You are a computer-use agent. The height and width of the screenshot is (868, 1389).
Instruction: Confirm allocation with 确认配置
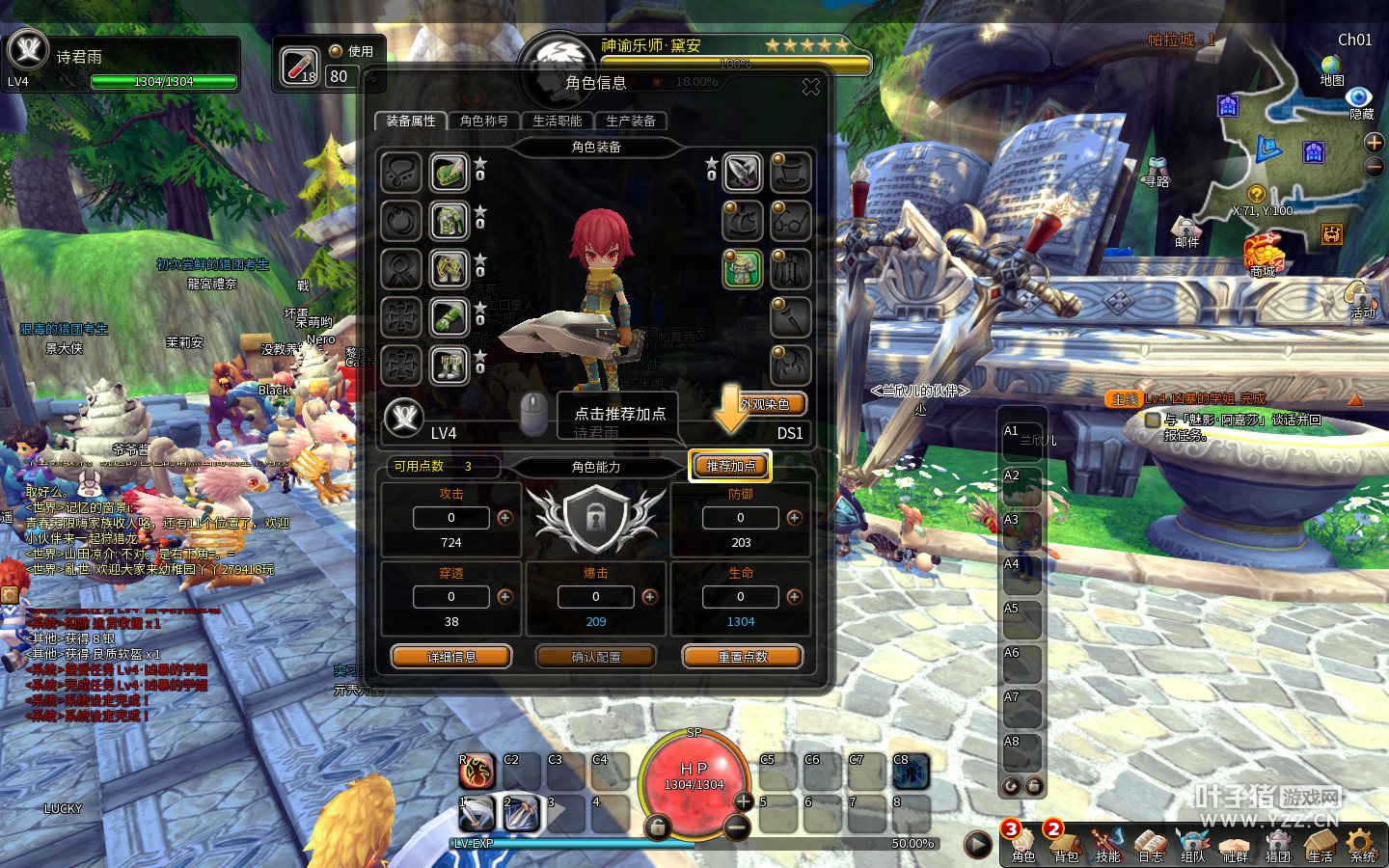point(596,657)
